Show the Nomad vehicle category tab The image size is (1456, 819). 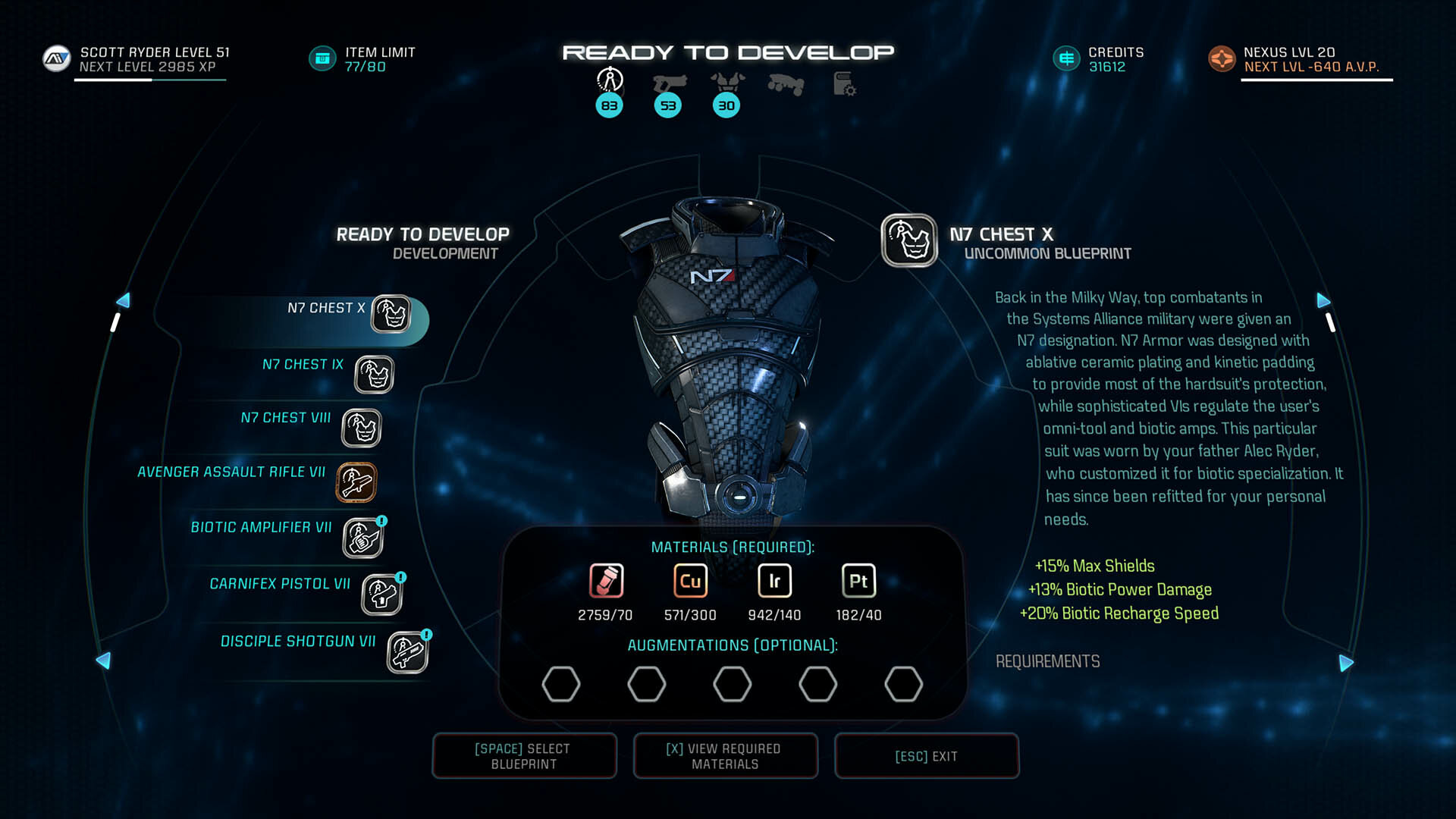click(x=785, y=83)
